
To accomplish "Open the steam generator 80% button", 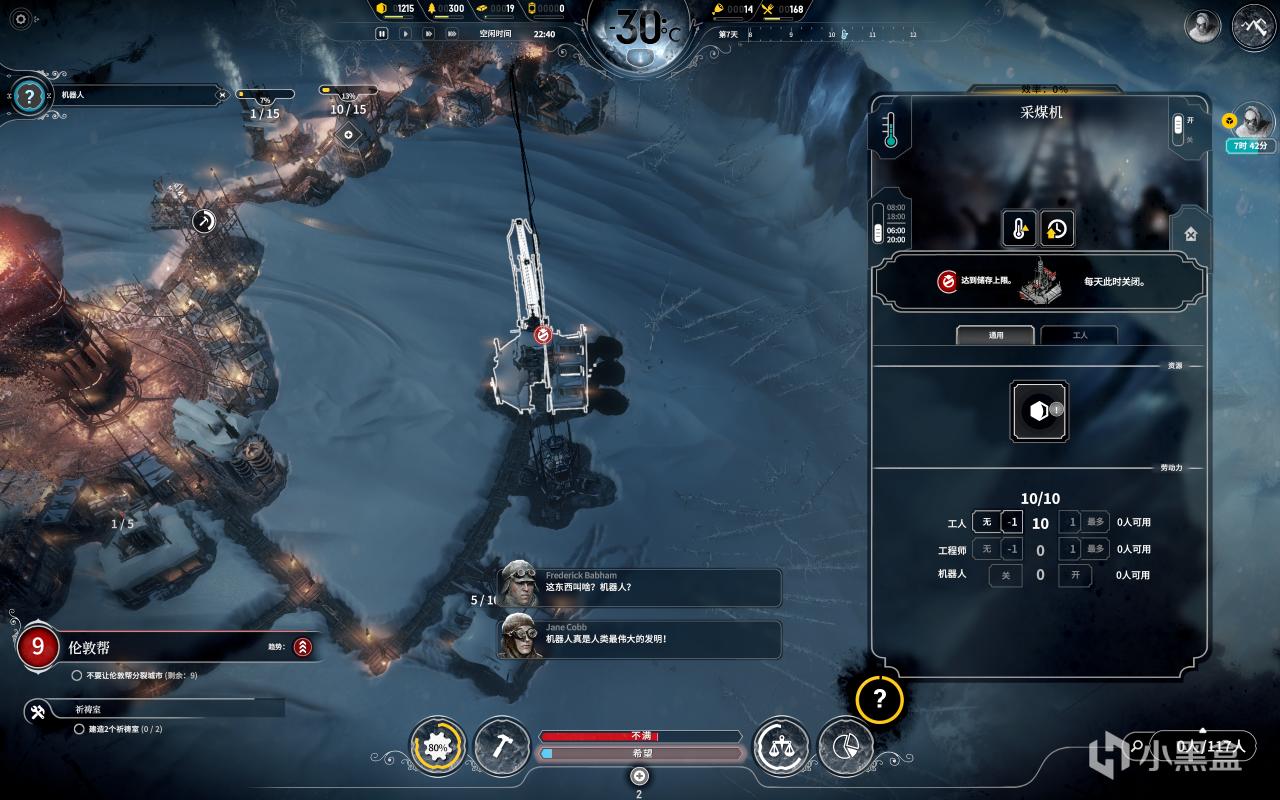I will (x=438, y=746).
